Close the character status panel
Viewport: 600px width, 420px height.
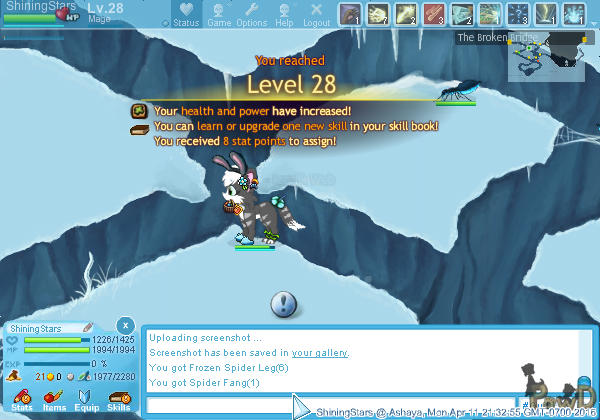point(124,325)
